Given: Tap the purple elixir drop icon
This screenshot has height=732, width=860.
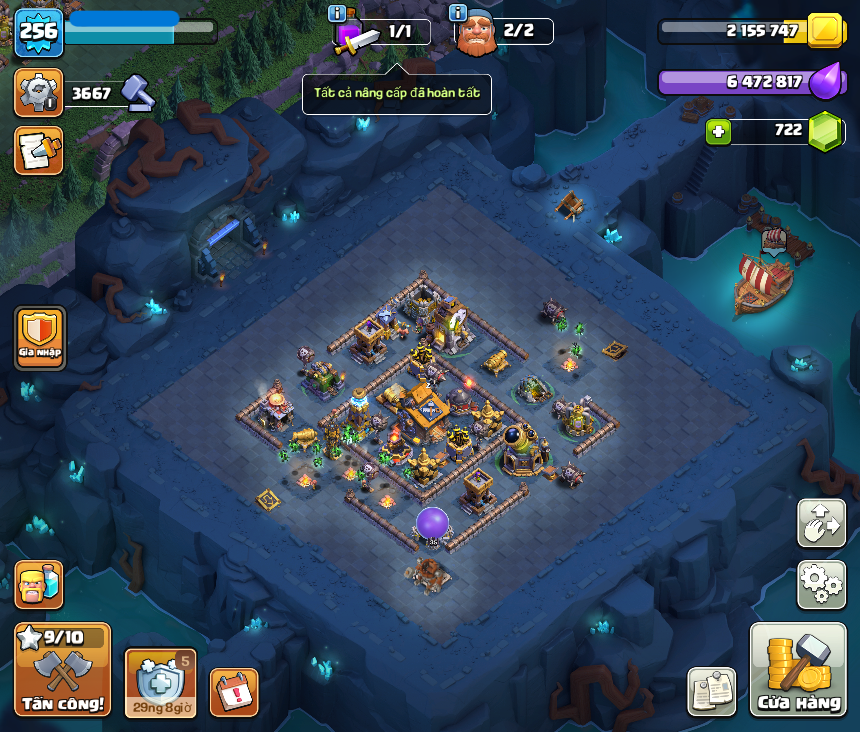Looking at the screenshot, I should click(825, 81).
